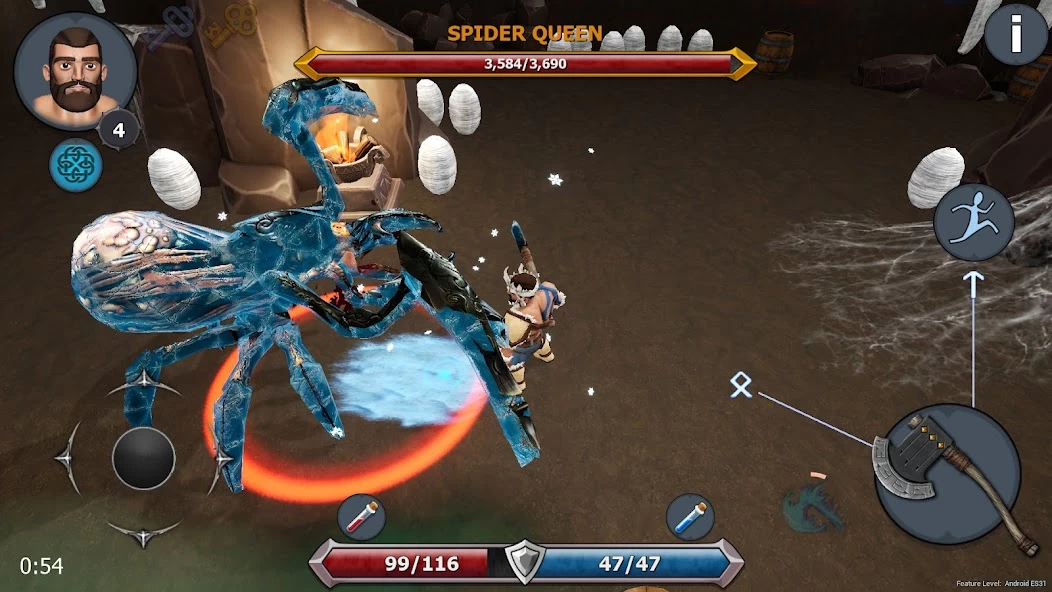Screen dimensions: 1052x592
Task: Open the bearded hero character portrait
Action: [75, 70]
